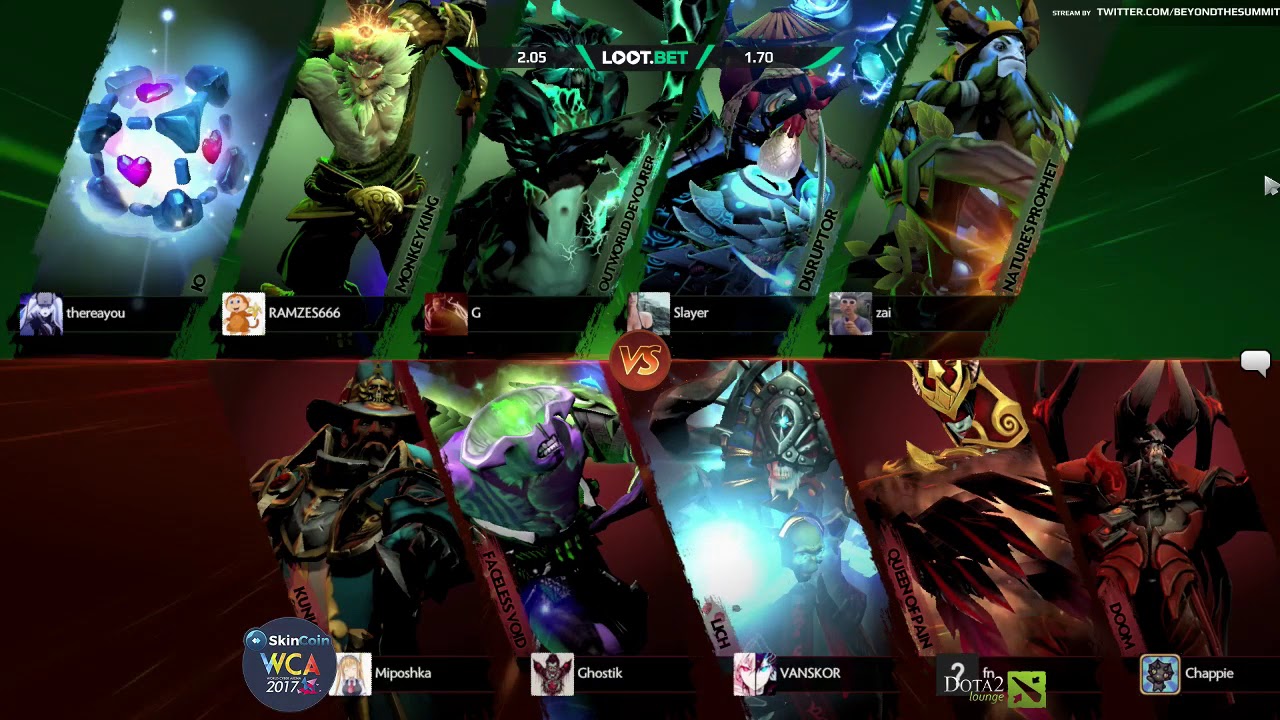This screenshot has height=720, width=1280.
Task: Open the Dota2 Lounge logo overlay
Action: [x=994, y=685]
